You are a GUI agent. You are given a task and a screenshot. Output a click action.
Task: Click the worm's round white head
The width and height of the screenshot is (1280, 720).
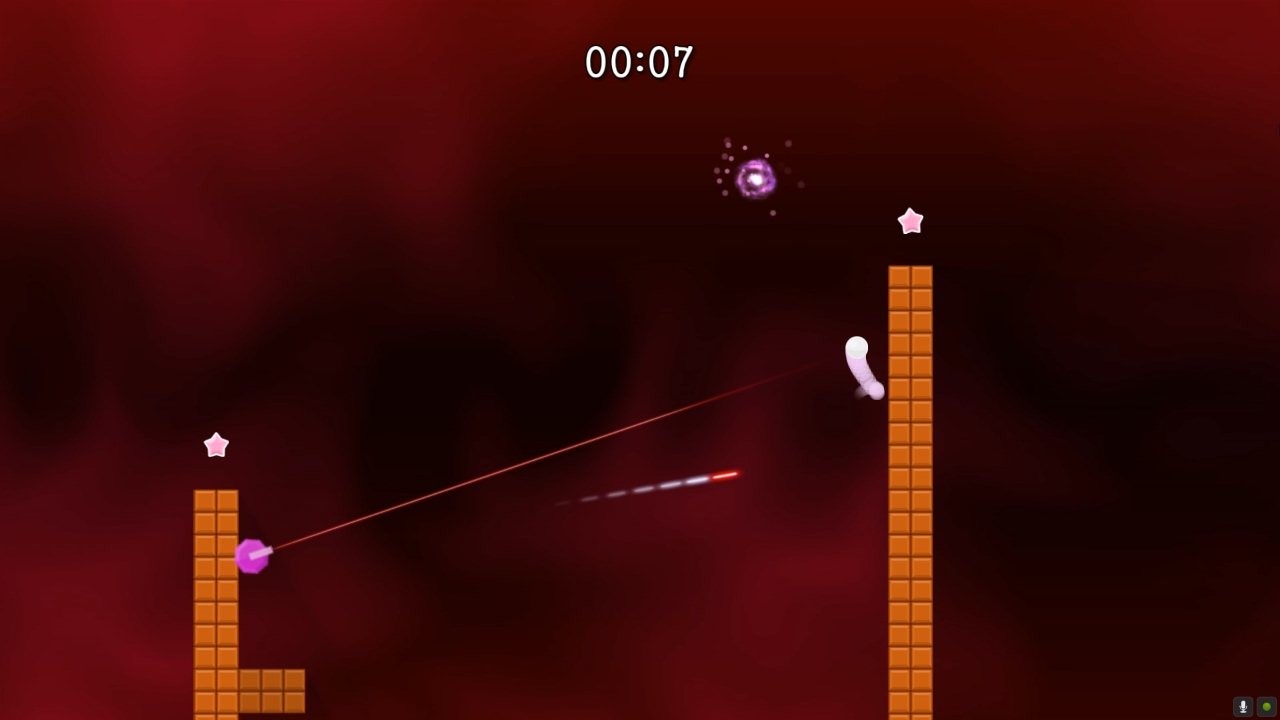(x=857, y=348)
